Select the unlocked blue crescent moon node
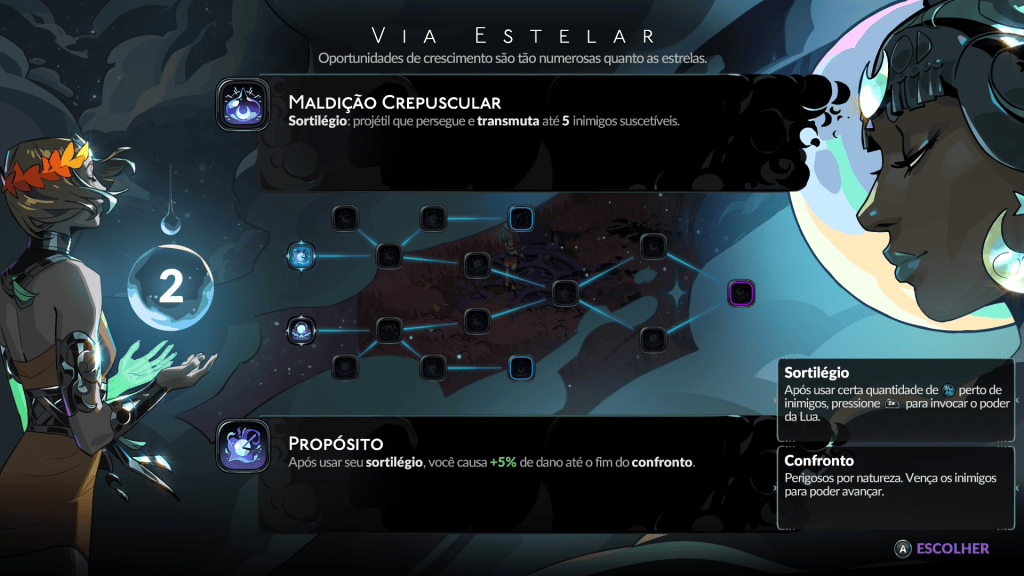 301,256
